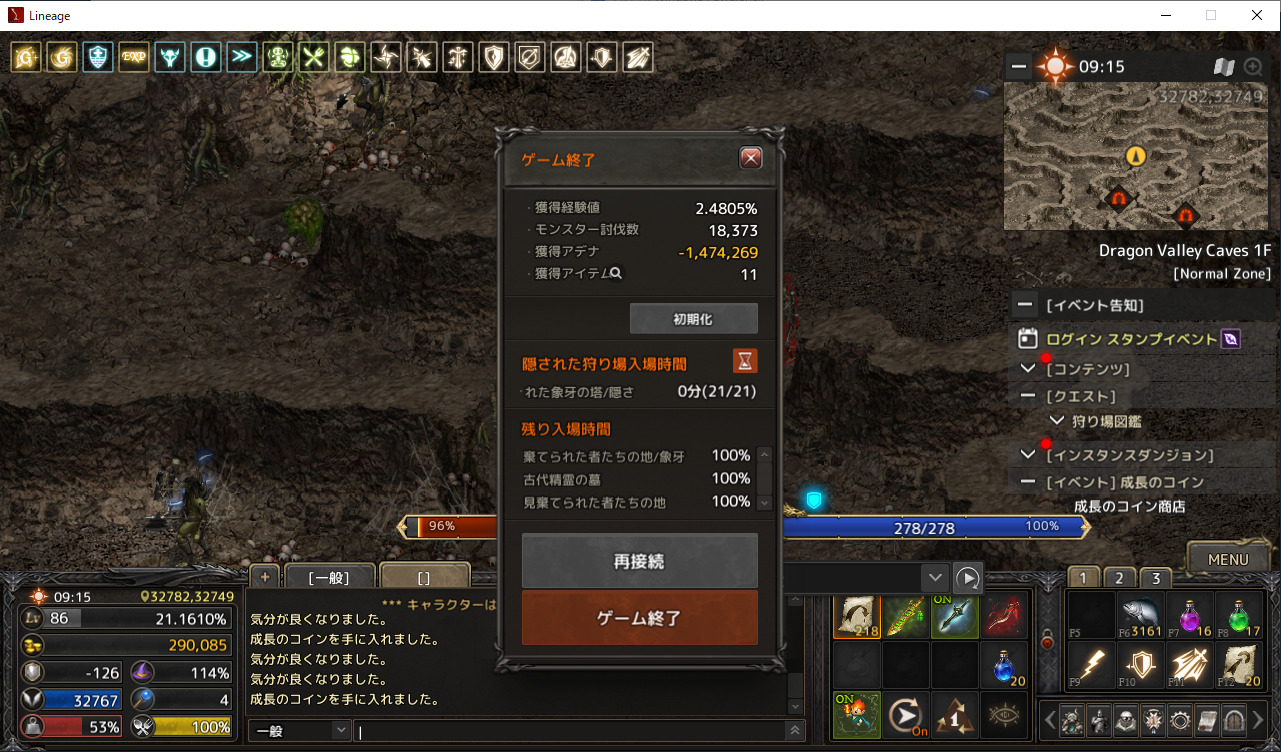Drink the purple potion in slot F7
The image size is (1281, 752).
click(1187, 615)
